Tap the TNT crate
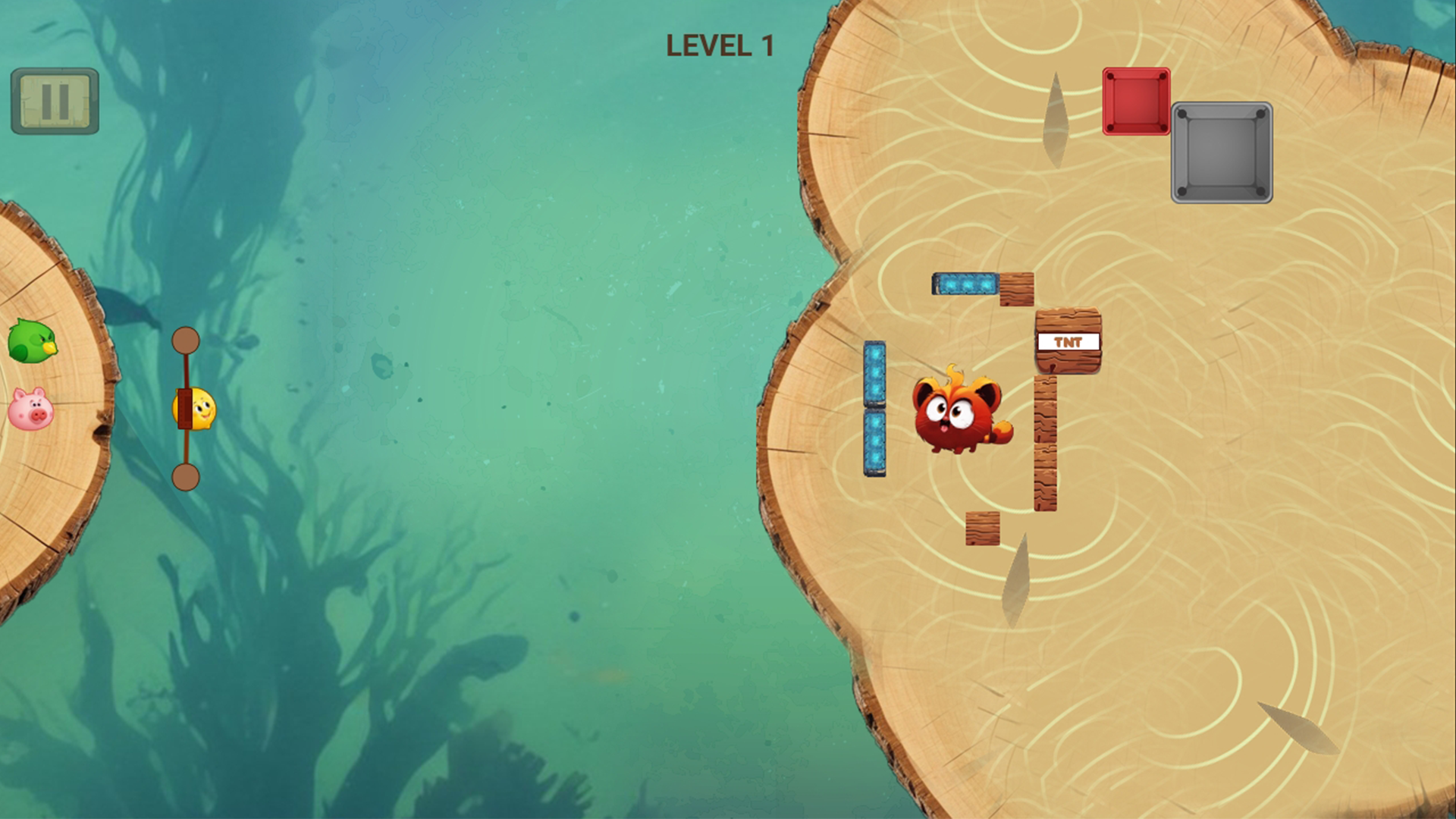The image size is (1456, 819). click(x=1069, y=343)
